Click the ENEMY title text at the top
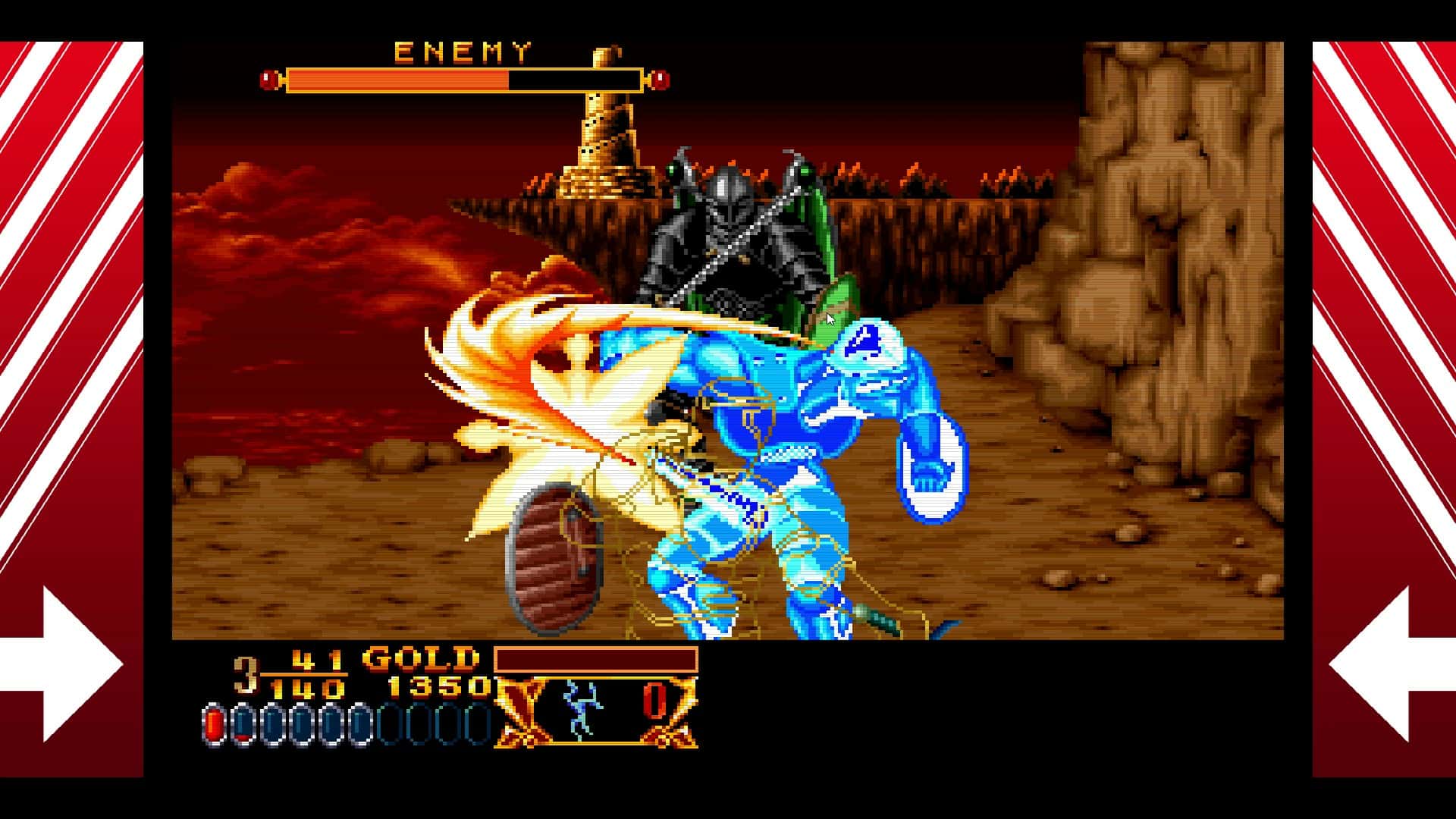 [460, 51]
